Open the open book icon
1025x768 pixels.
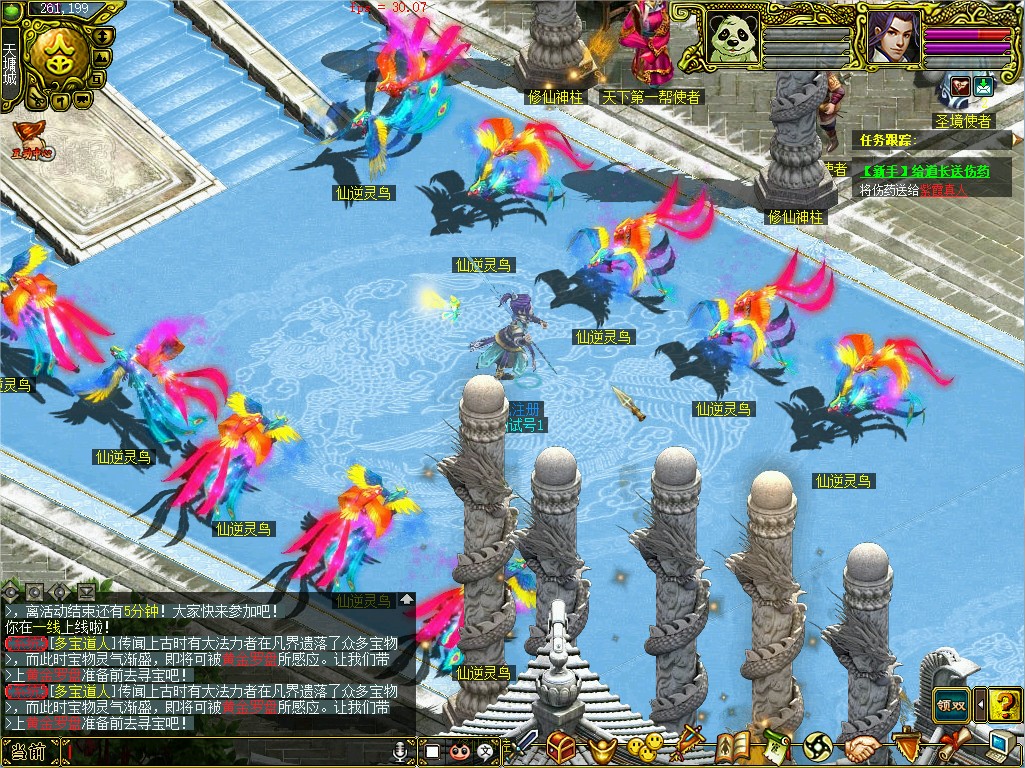pos(733,746)
